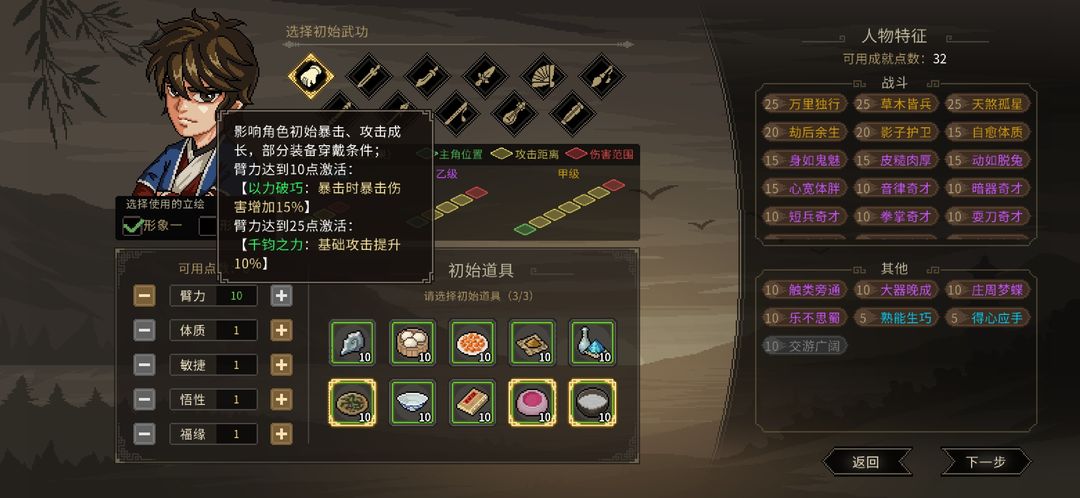This screenshot has height=498, width=1080.
Task: Go to the next step (下一步)
Action: tap(985, 462)
